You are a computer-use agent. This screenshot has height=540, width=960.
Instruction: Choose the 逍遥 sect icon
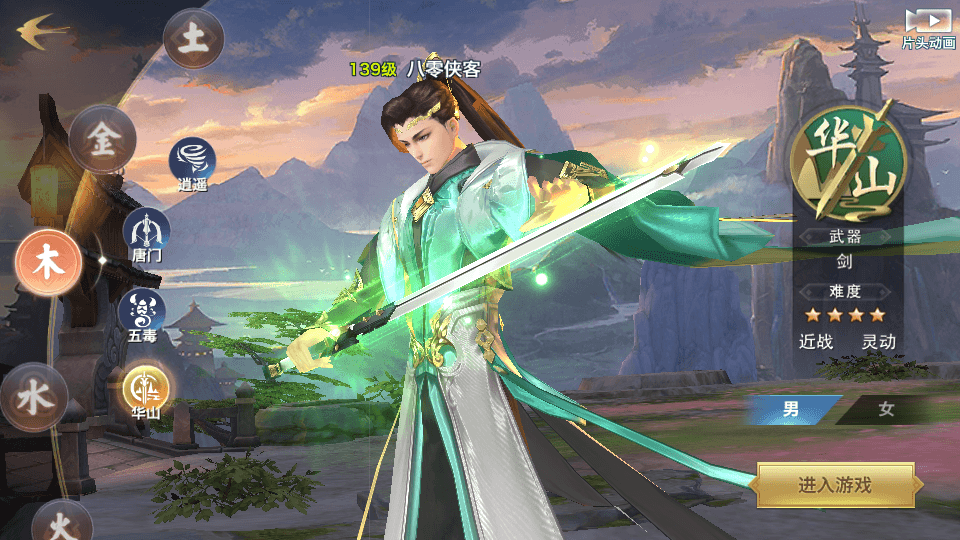click(191, 160)
